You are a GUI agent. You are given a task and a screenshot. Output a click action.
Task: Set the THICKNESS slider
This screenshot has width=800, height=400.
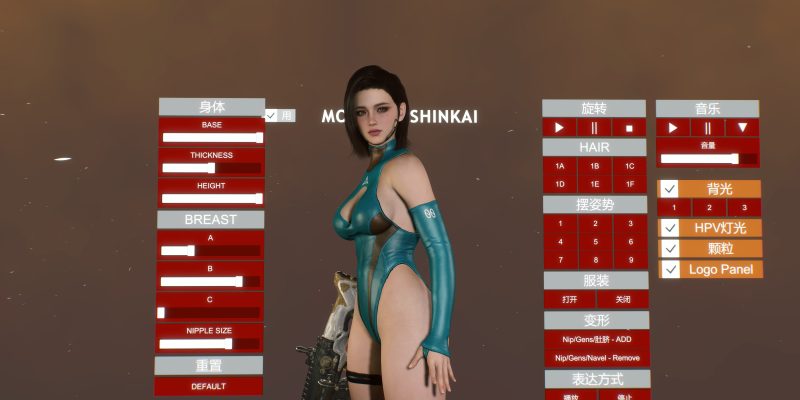coord(211,168)
